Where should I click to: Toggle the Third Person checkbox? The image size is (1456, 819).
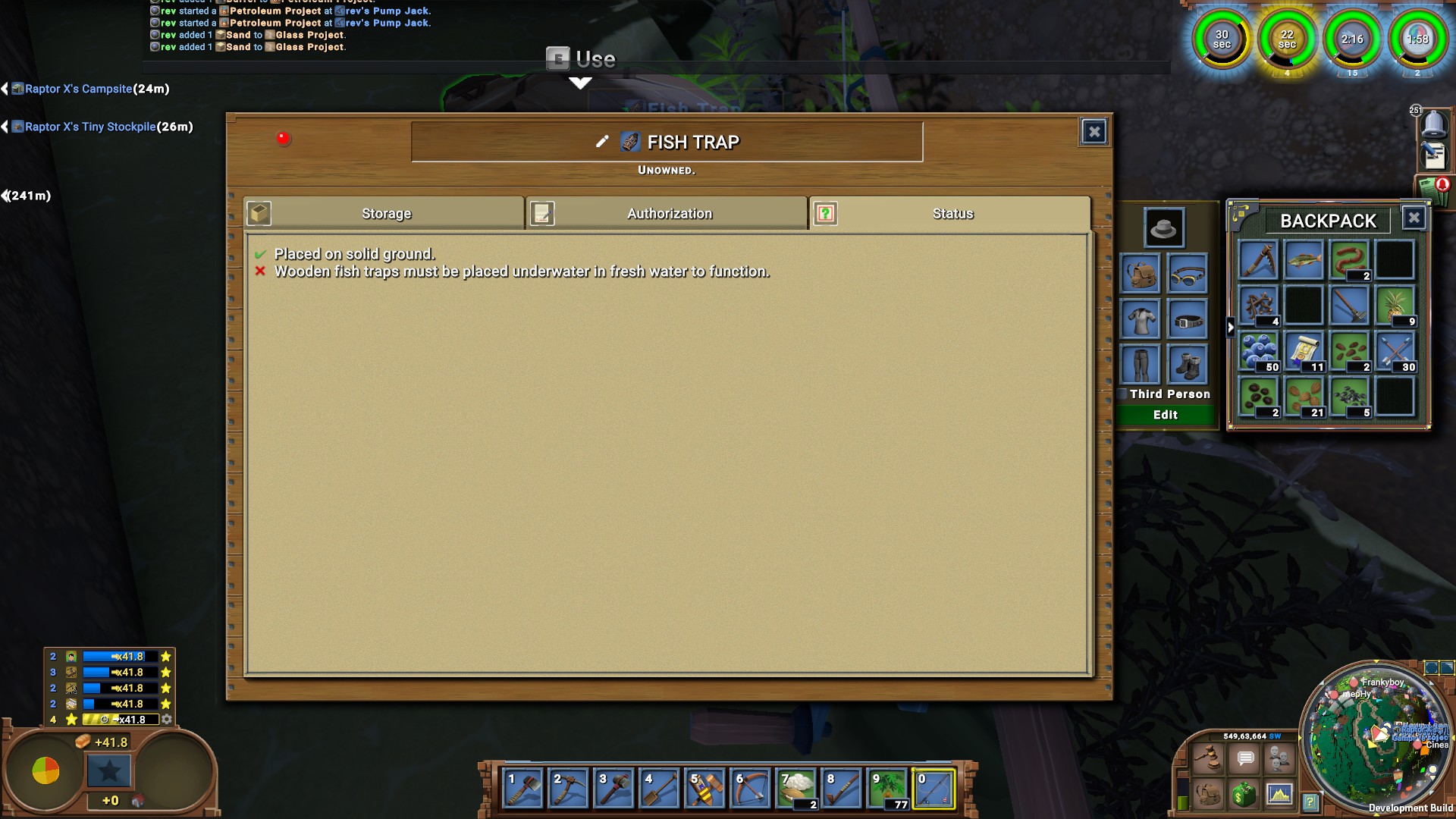[1122, 394]
